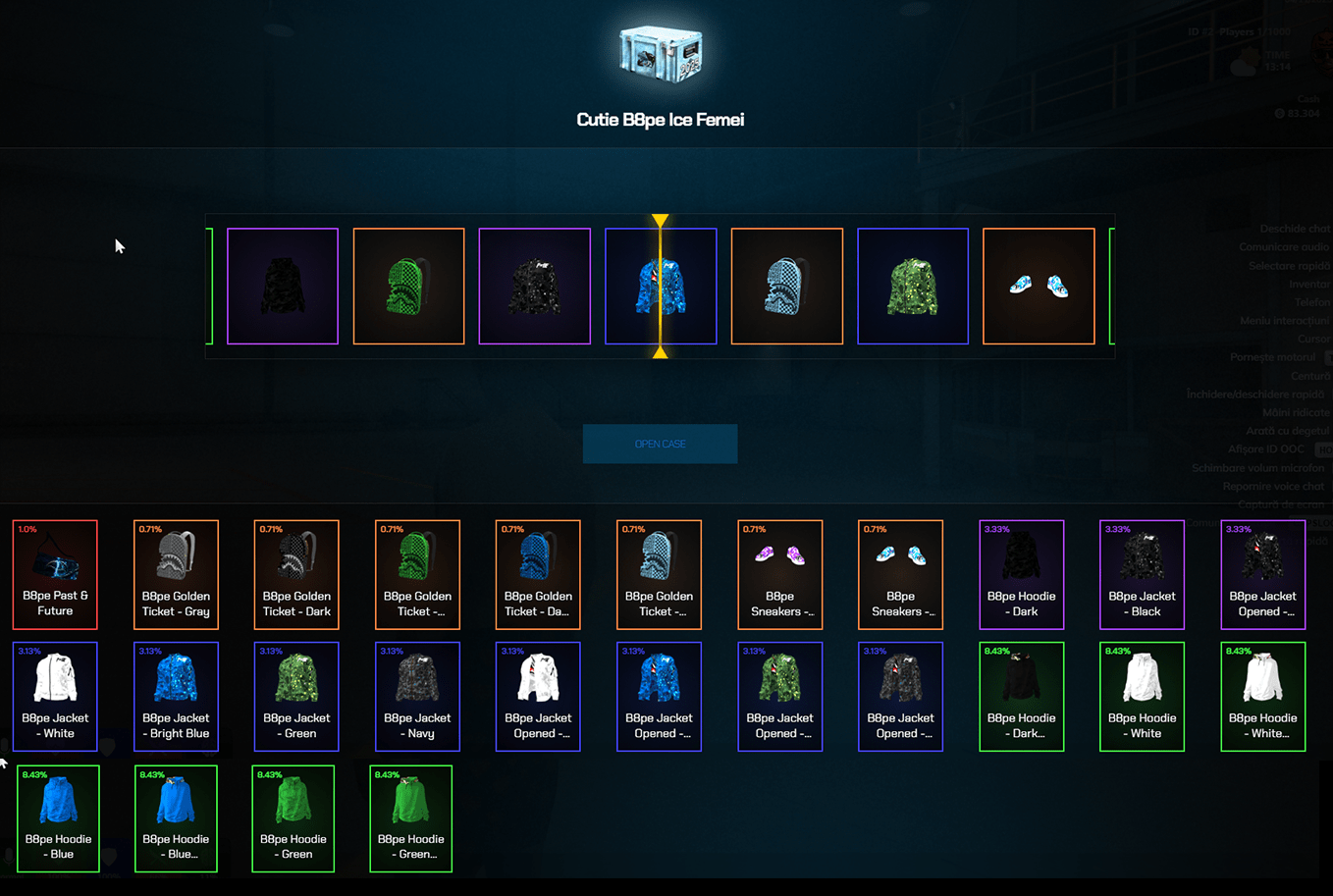Click the B8pe Past & Future card
This screenshot has width=1333, height=896.
click(x=54, y=574)
